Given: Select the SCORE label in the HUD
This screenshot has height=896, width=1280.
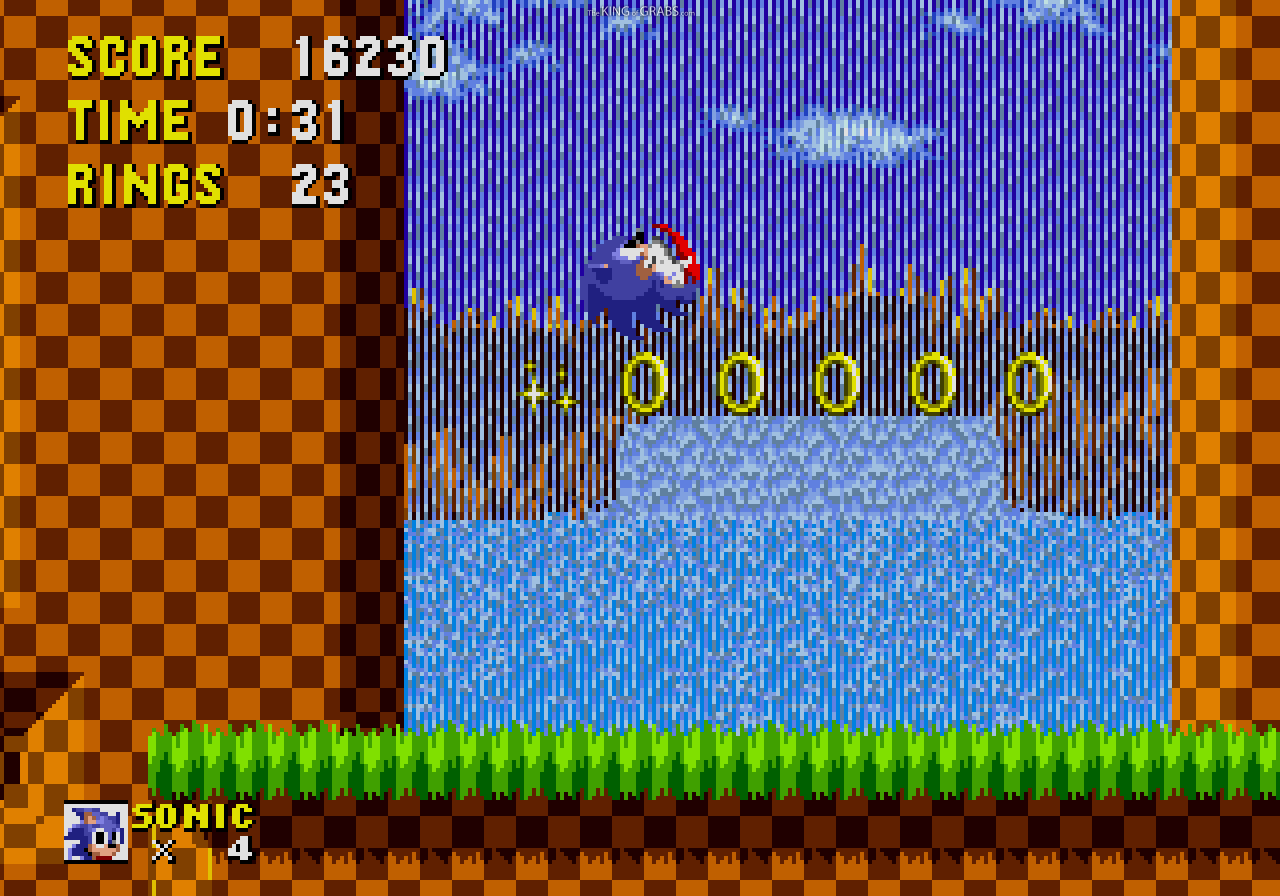Looking at the screenshot, I should click(145, 55).
